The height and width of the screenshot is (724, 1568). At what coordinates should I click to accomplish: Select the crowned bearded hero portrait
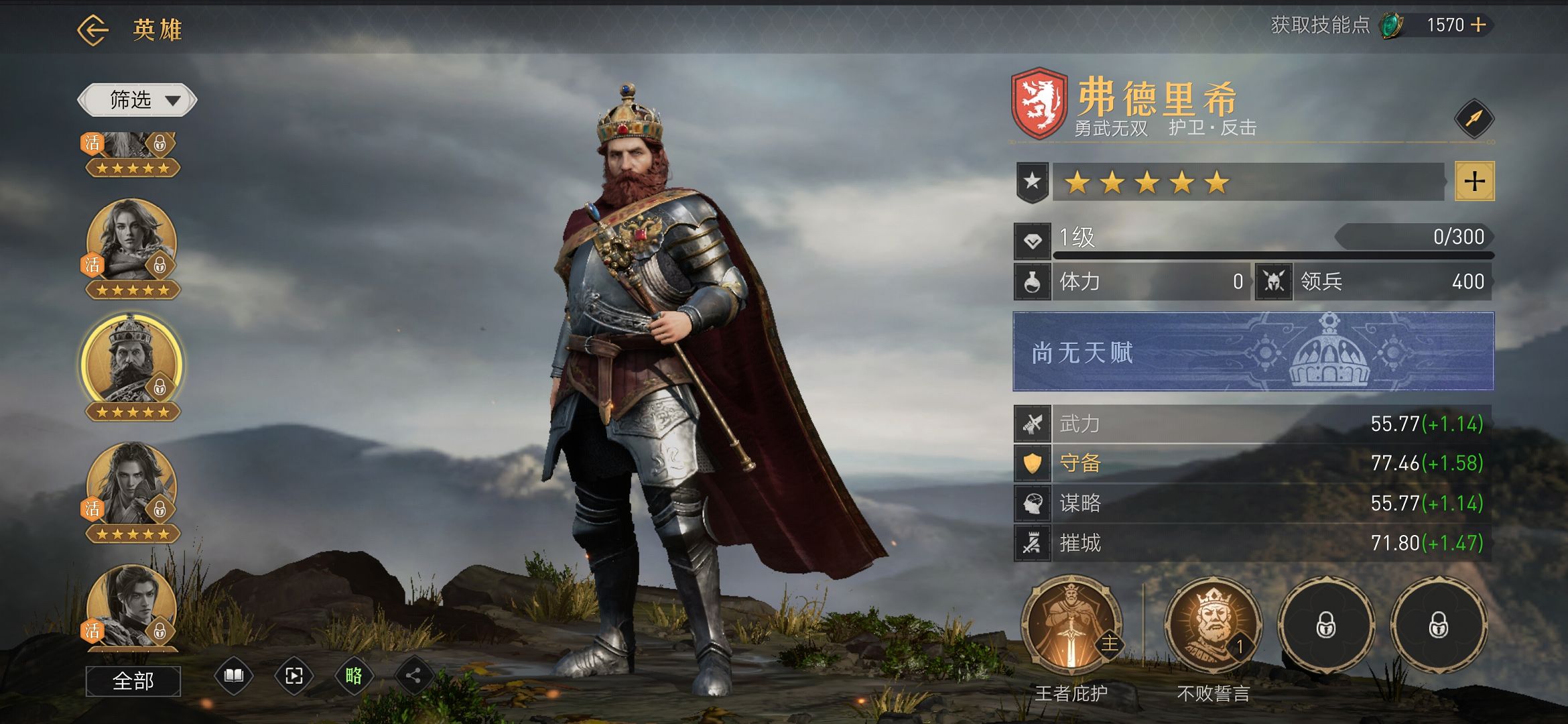coord(131,362)
